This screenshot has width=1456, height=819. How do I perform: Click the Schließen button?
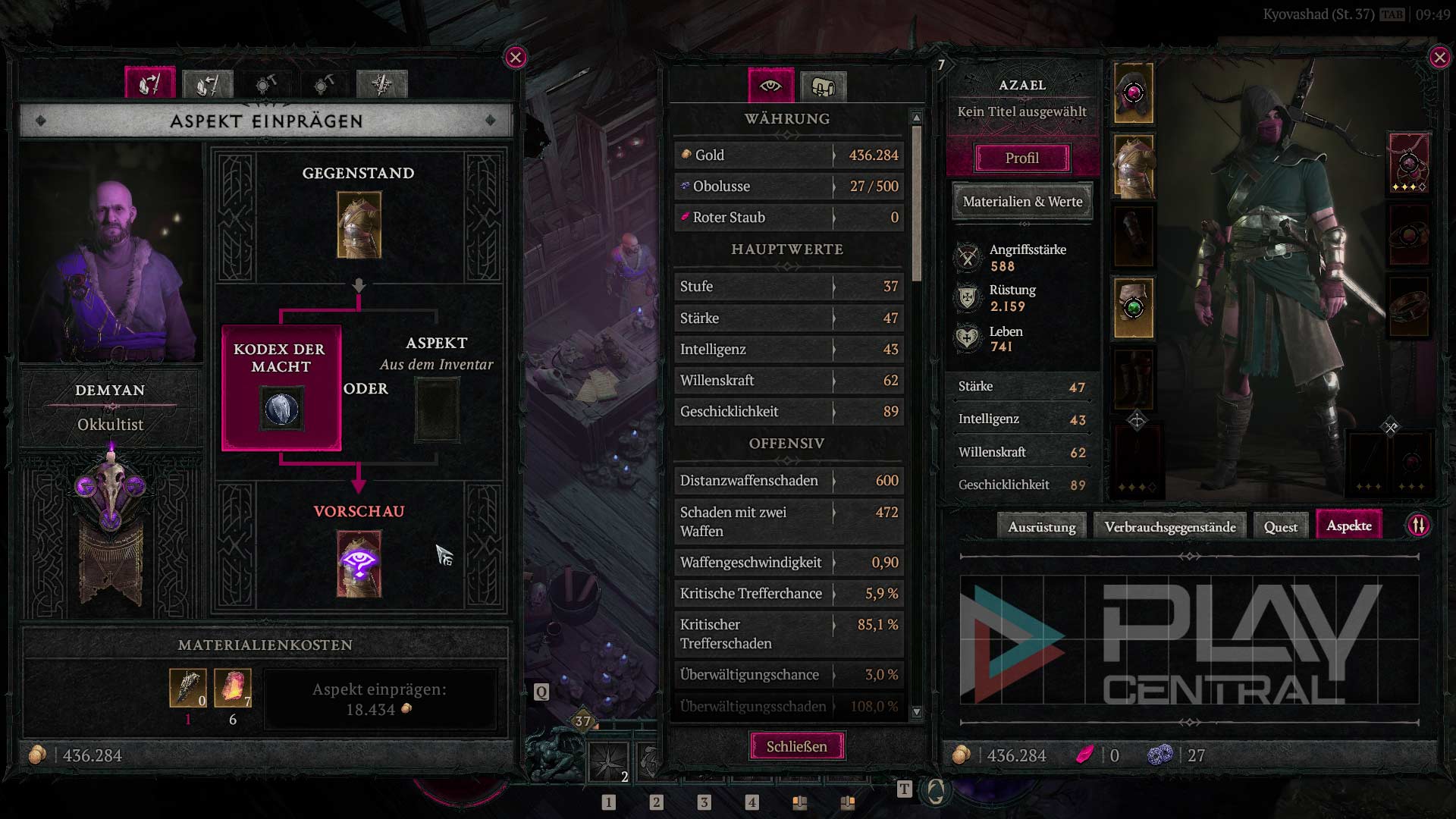796,746
